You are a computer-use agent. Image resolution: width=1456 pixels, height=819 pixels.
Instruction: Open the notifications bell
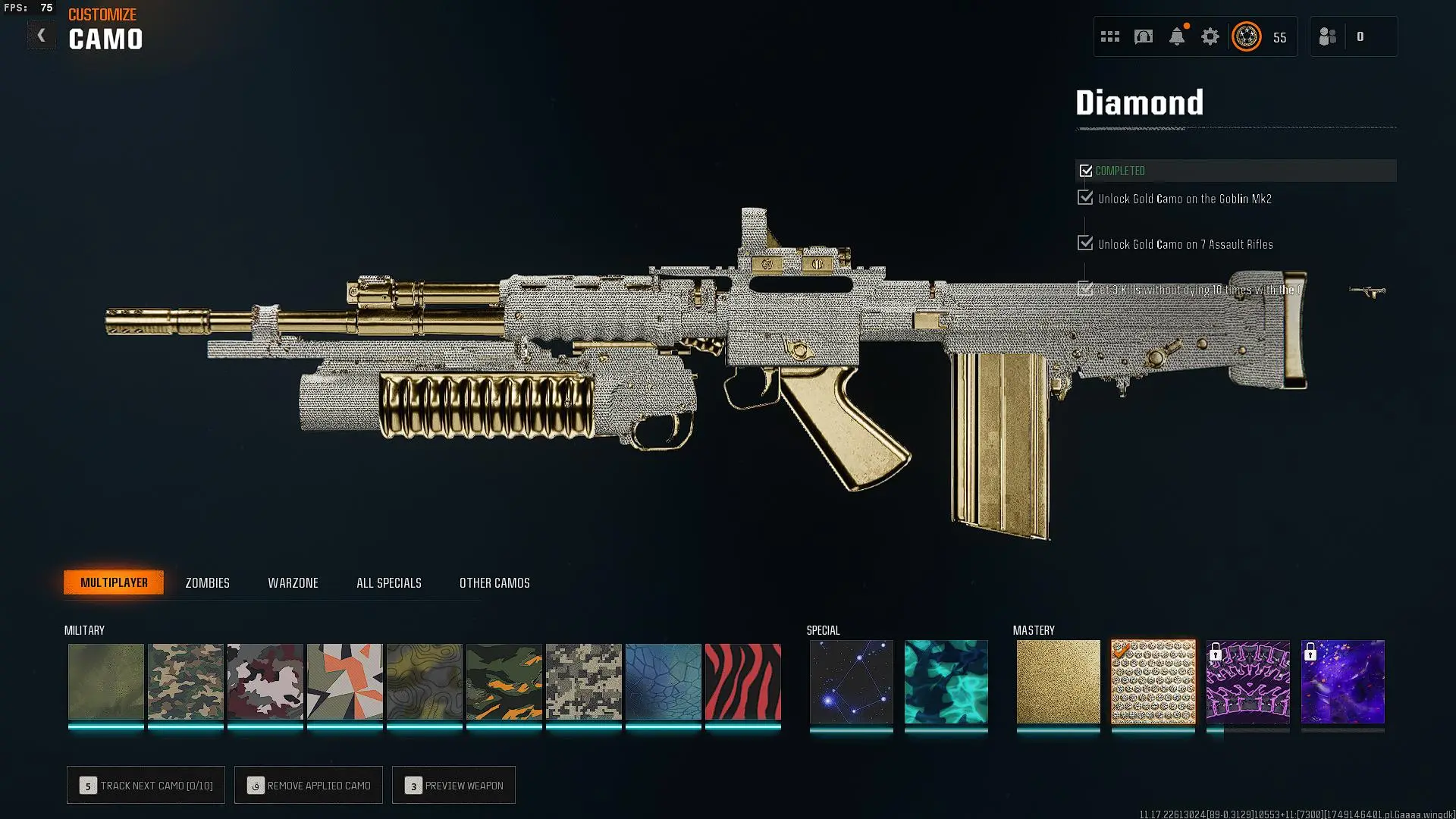(x=1176, y=36)
